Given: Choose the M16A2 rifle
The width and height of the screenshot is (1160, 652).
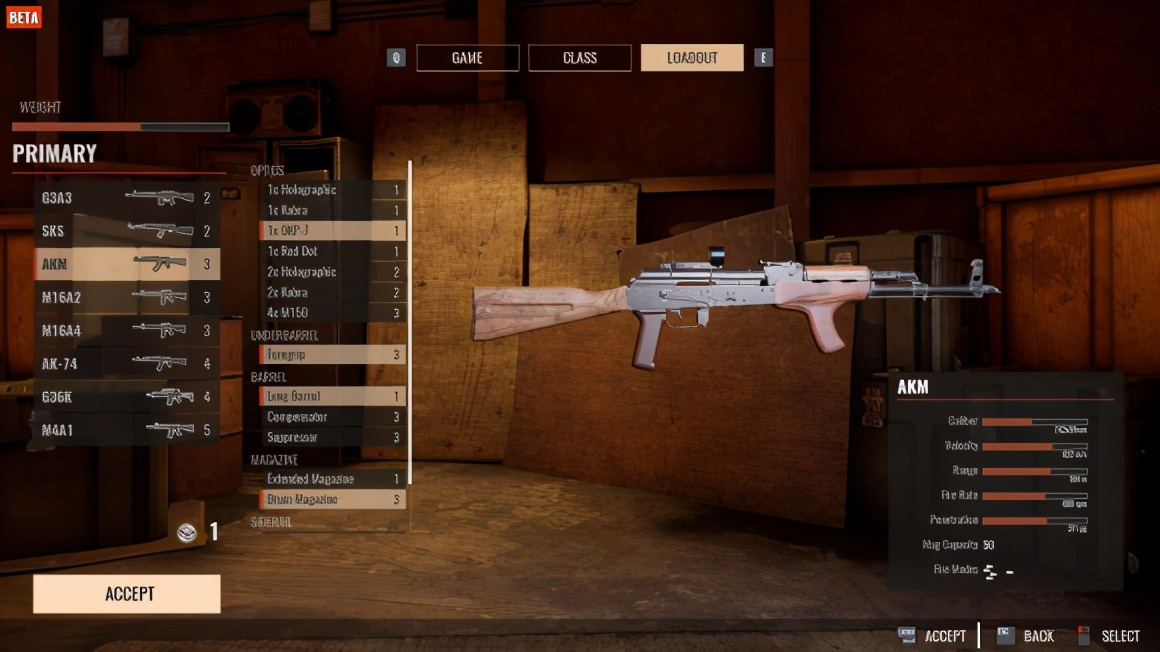Looking at the screenshot, I should [126, 297].
